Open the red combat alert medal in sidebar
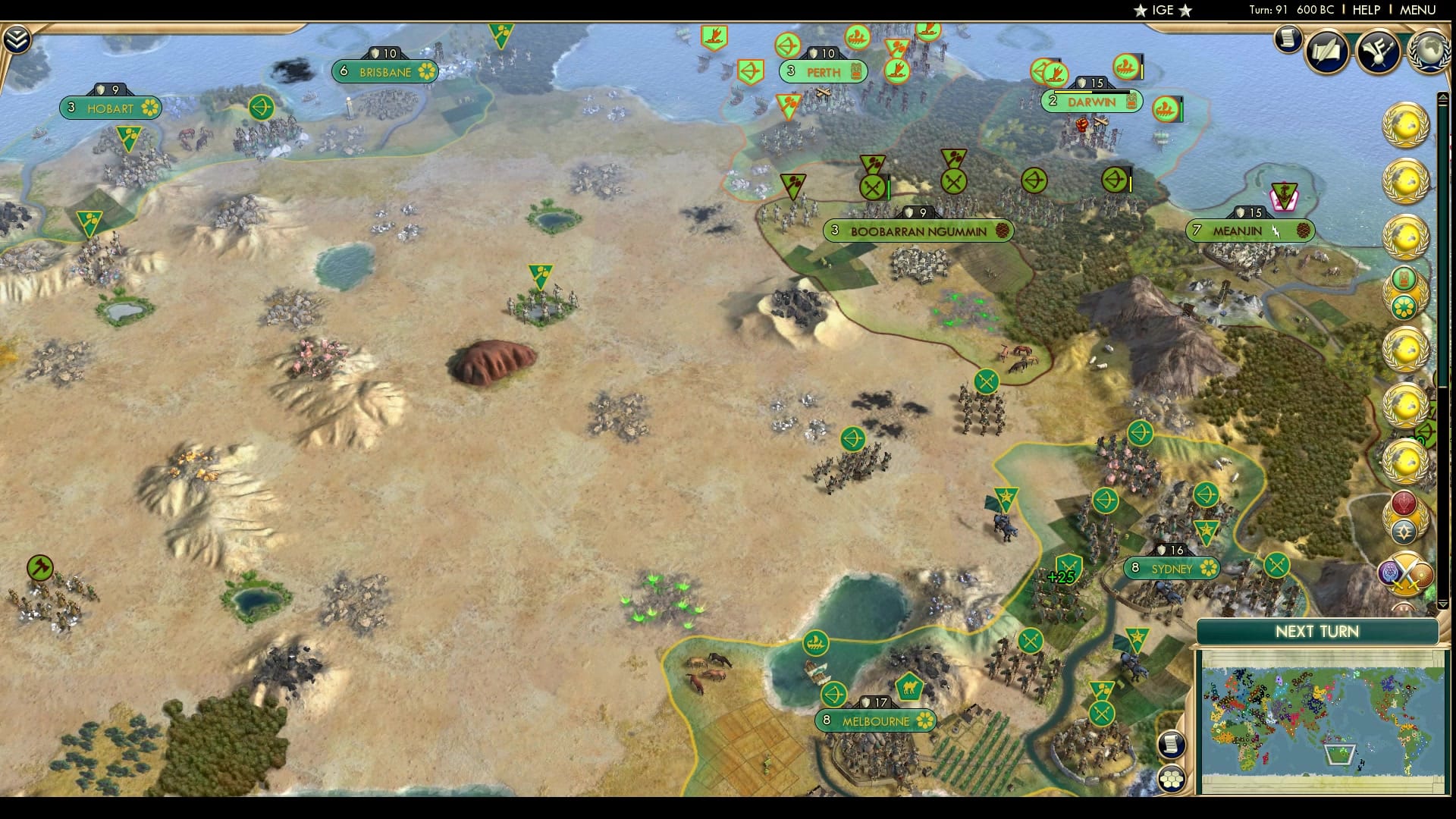1456x819 pixels. point(1404,504)
